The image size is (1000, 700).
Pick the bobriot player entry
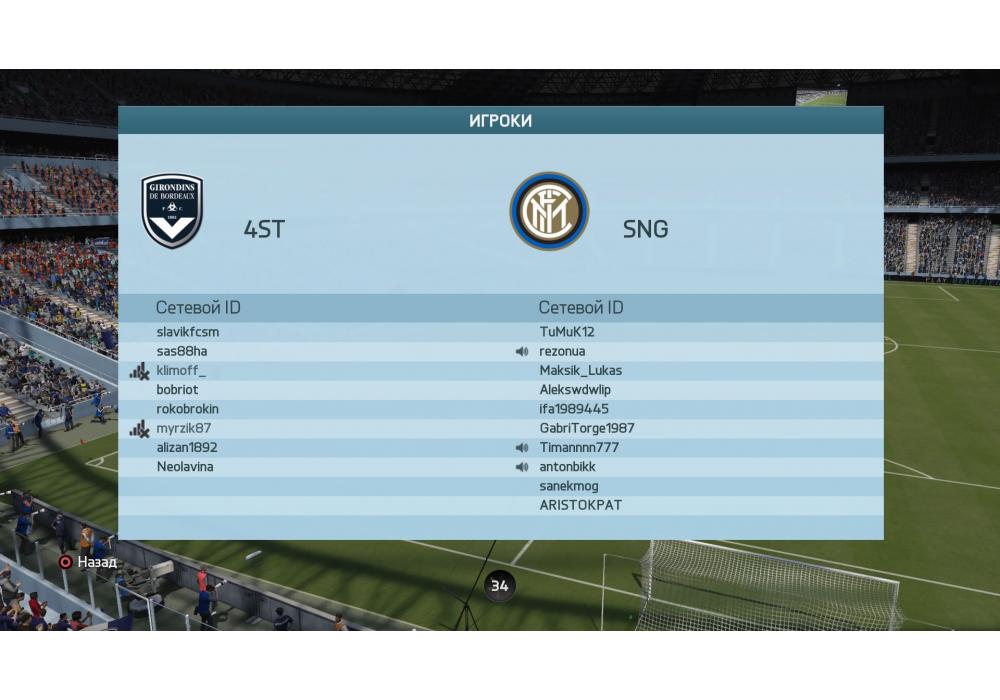[x=177, y=390]
